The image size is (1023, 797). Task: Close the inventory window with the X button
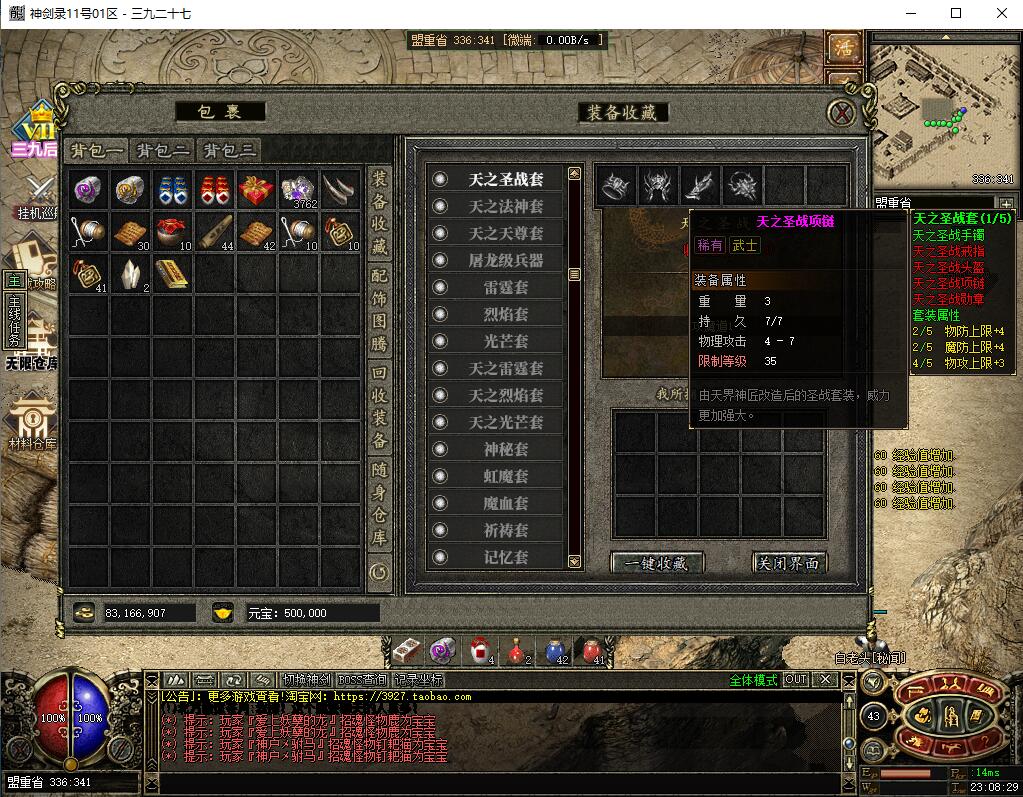[x=843, y=112]
